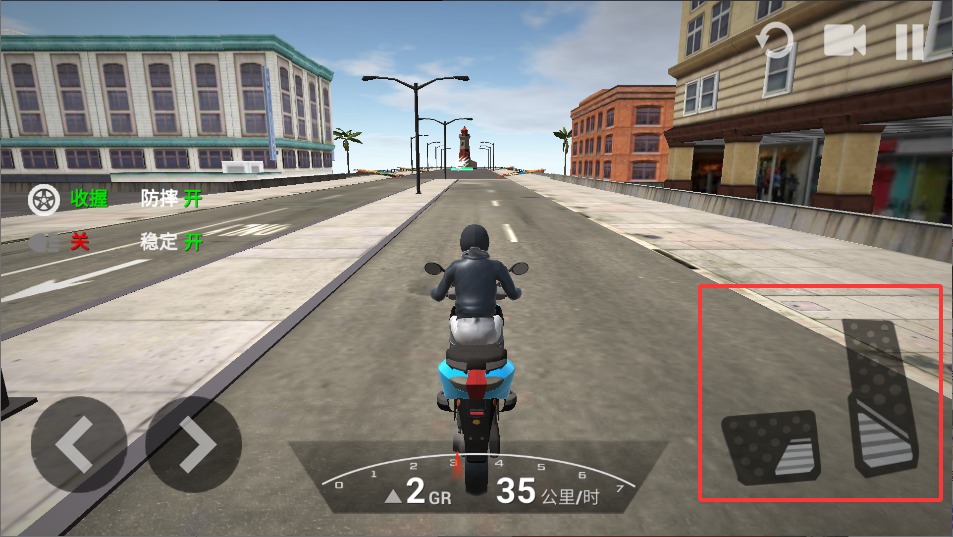Image resolution: width=953 pixels, height=537 pixels.
Task: Hit the tall accelerator pedal
Action: coord(881,396)
